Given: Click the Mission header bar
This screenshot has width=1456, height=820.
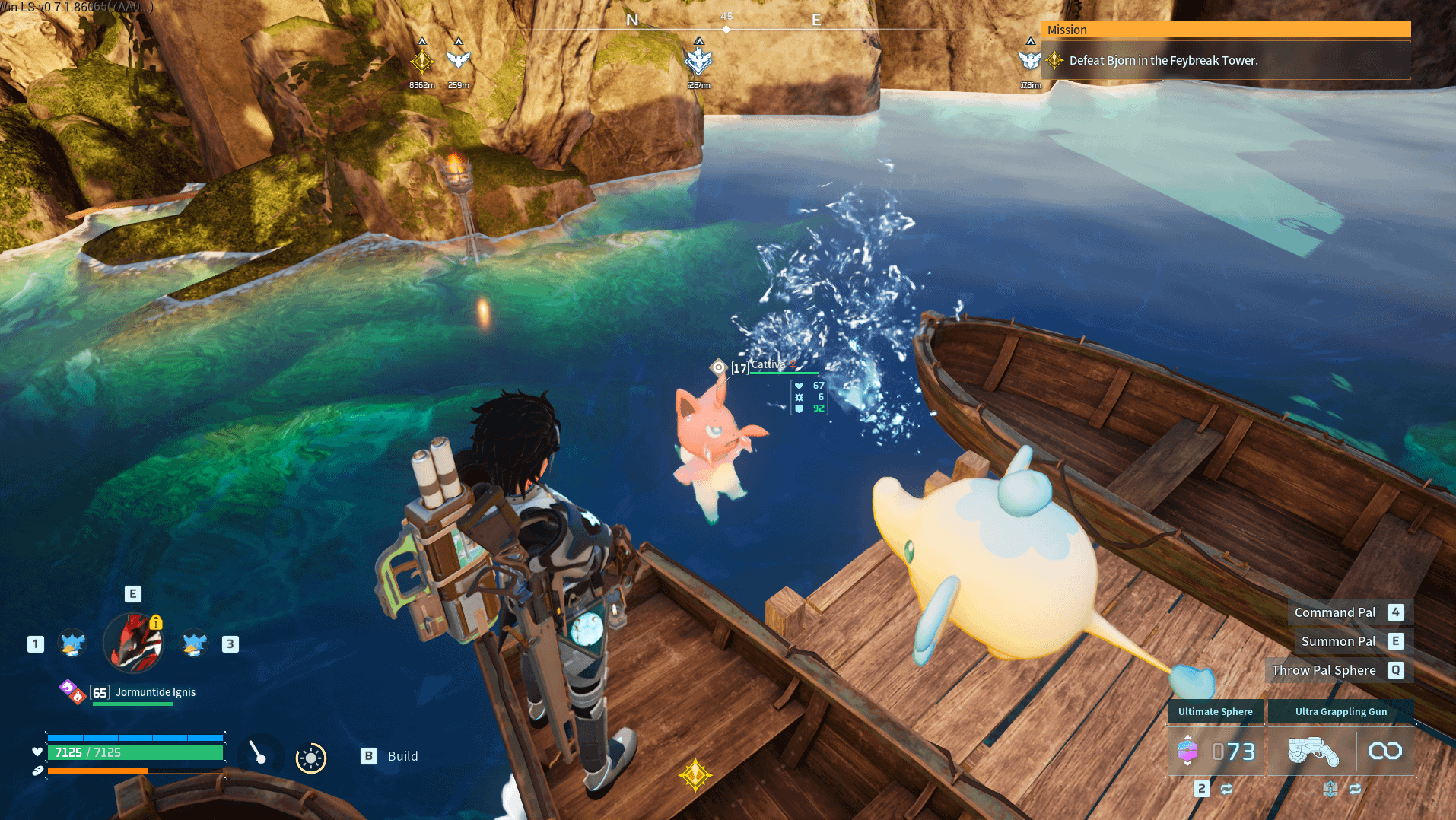Looking at the screenshot, I should click(1226, 30).
